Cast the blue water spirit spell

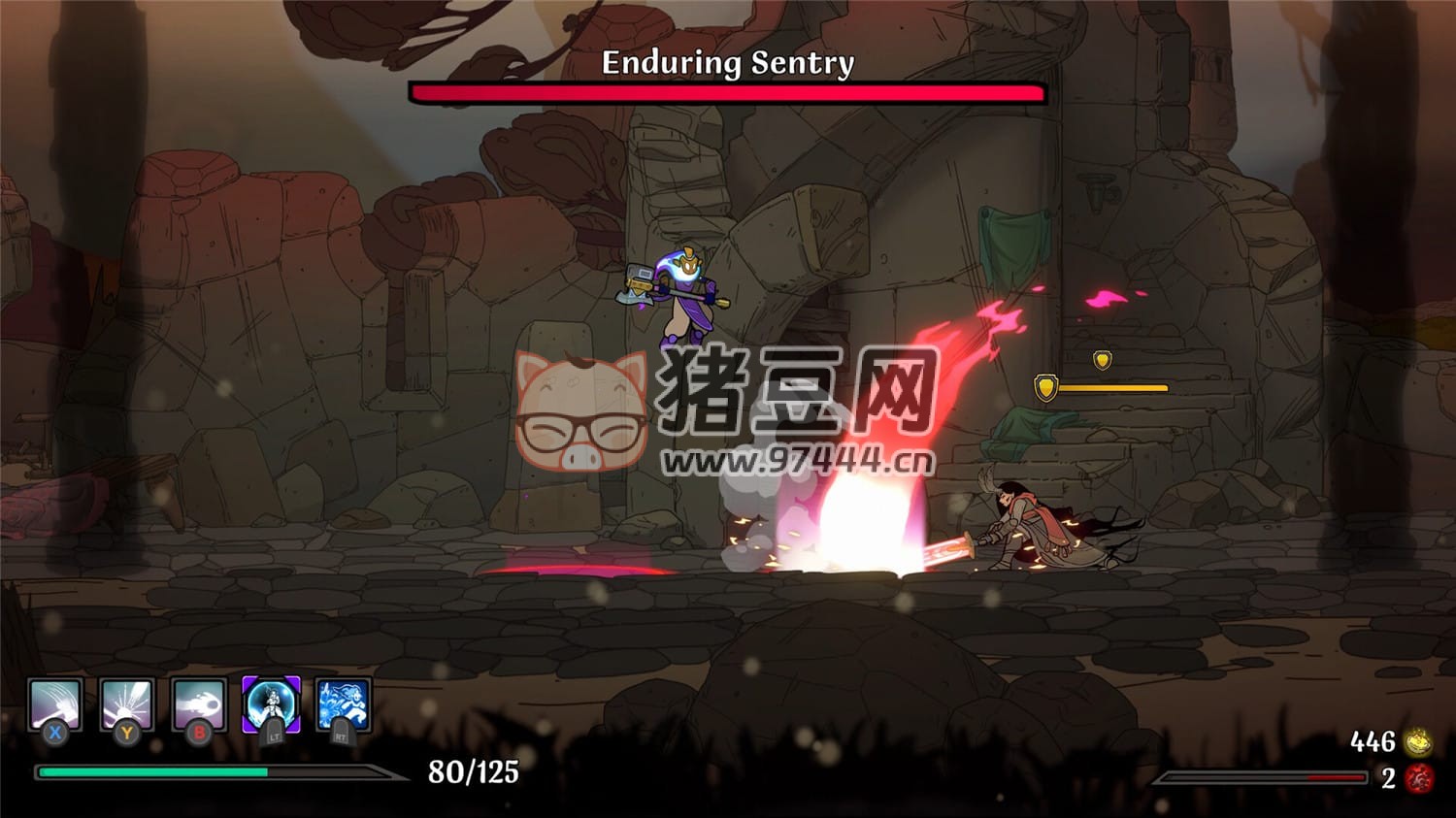click(343, 704)
